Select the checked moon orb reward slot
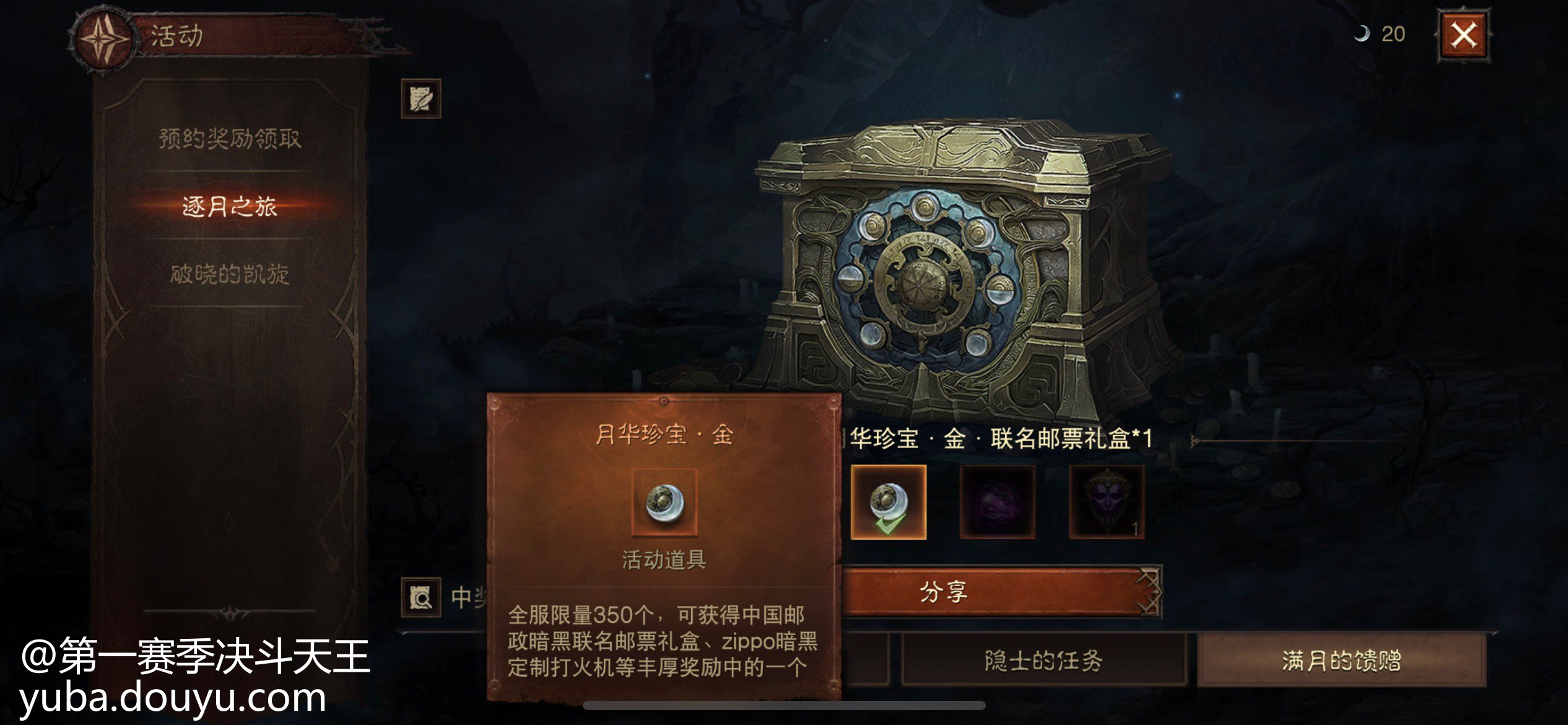This screenshot has width=1568, height=725. pyautogui.click(x=889, y=502)
